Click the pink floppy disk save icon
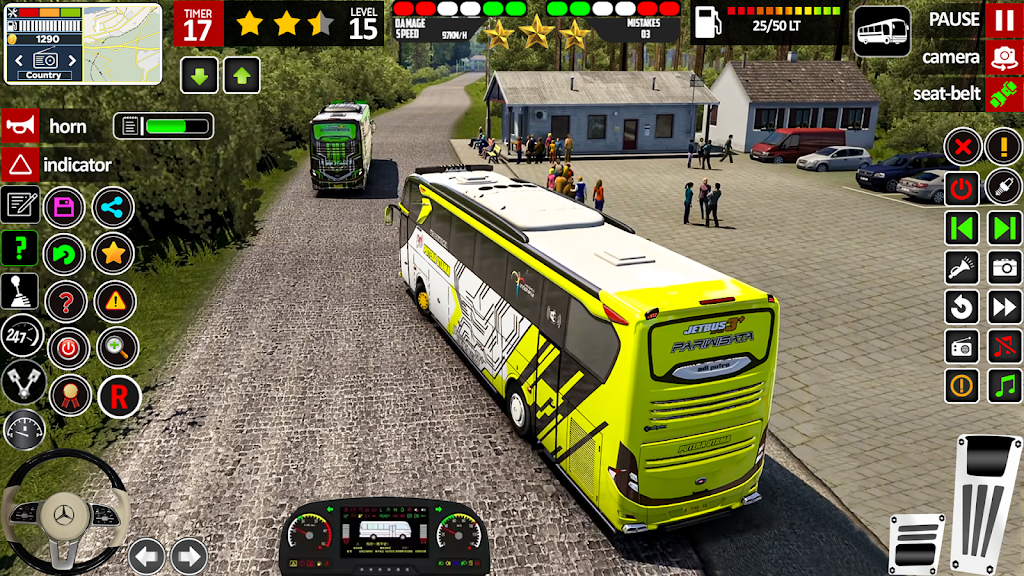 tap(65, 207)
